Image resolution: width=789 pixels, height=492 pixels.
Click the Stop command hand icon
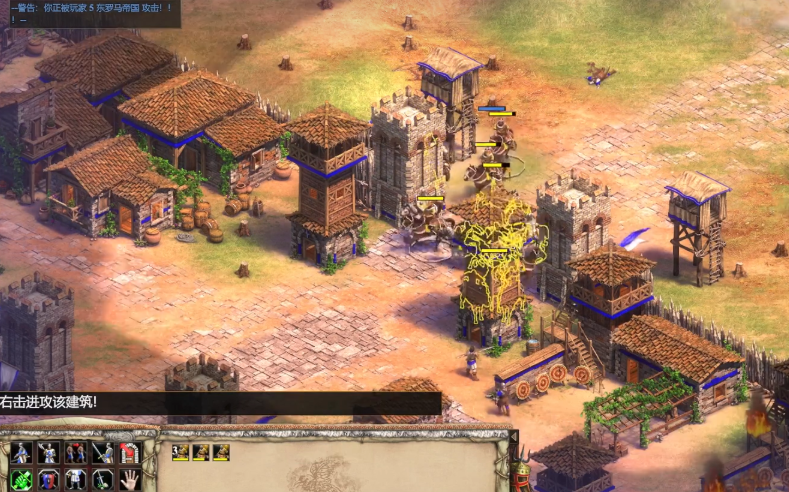pos(129,479)
